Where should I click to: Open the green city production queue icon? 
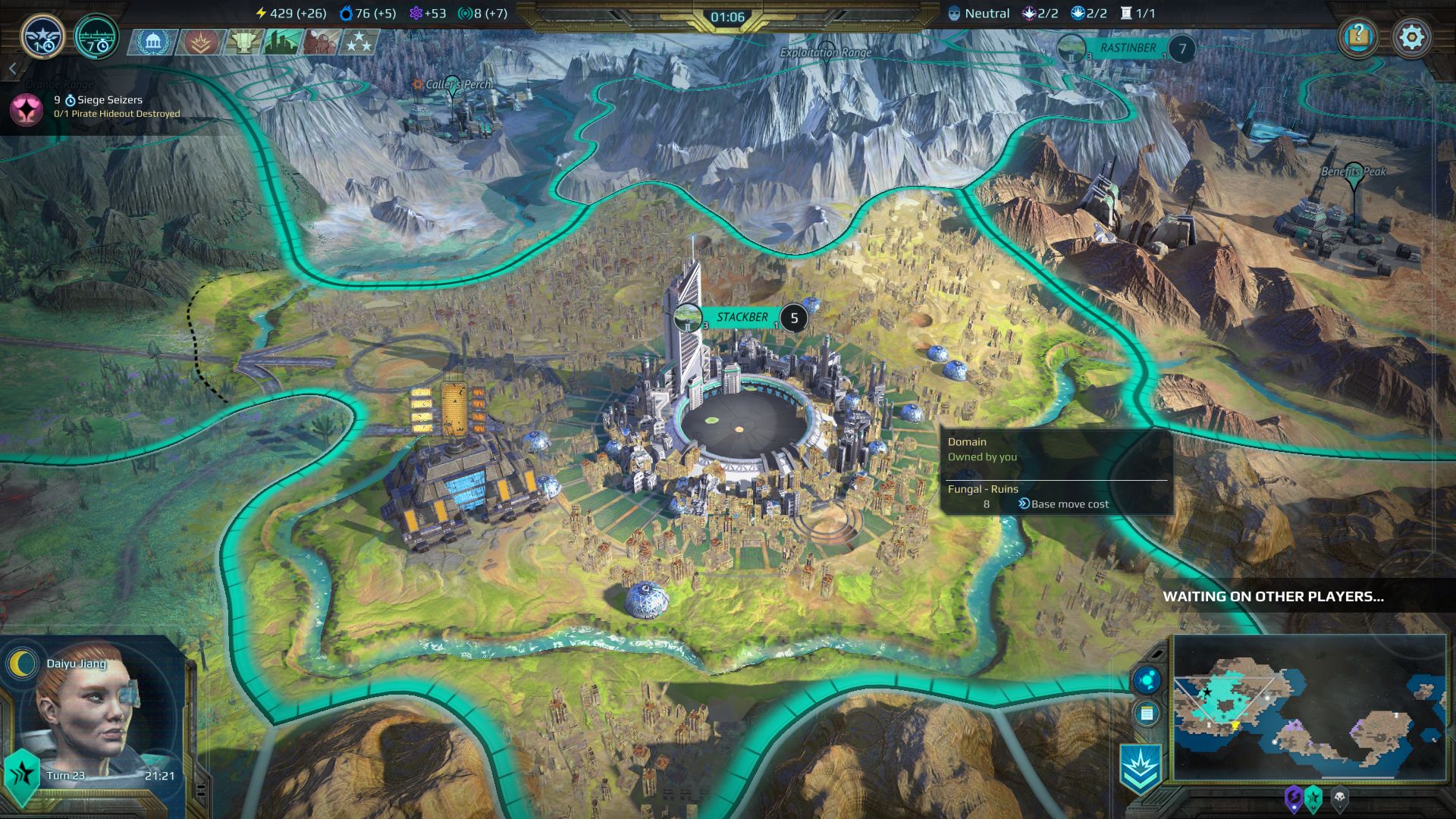tap(96, 36)
